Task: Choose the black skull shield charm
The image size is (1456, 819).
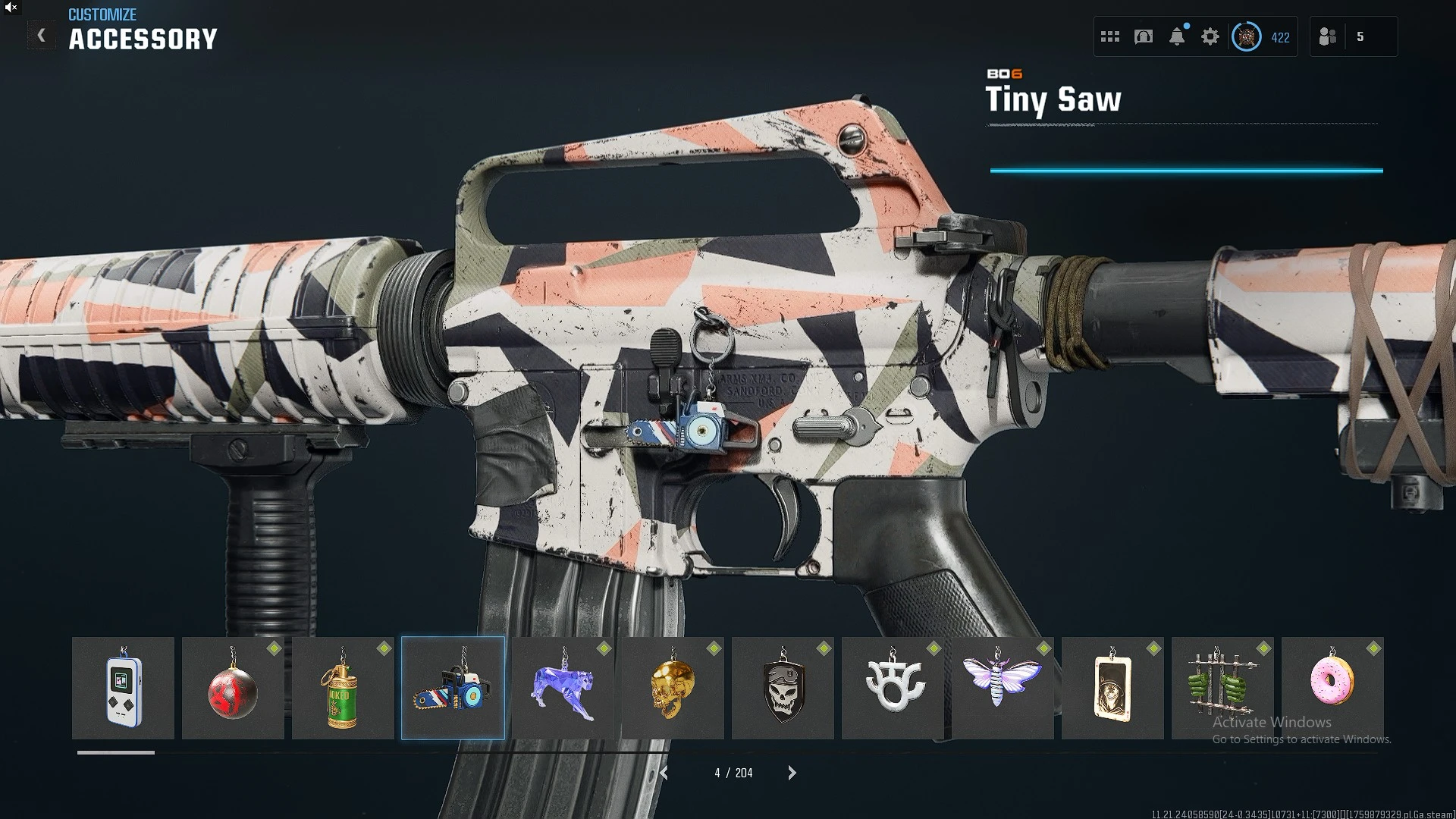Action: pos(783,688)
